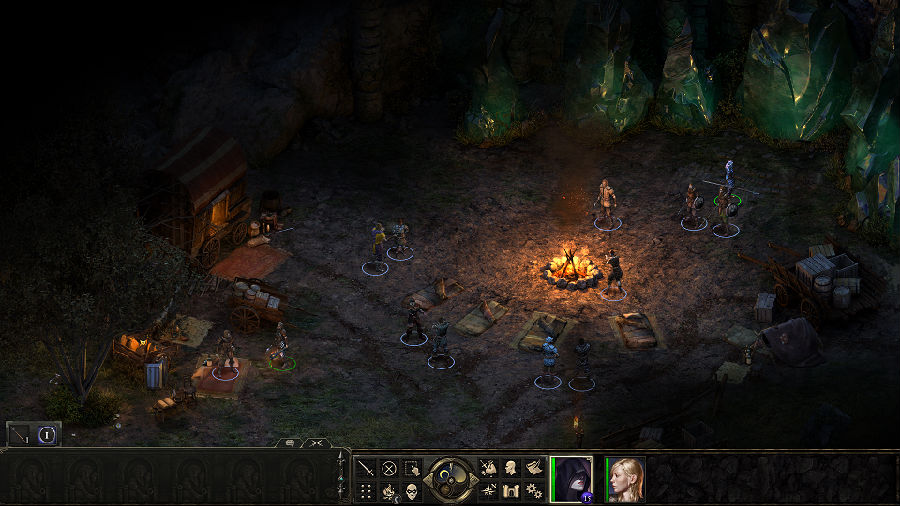
Task: Click the central day-night clock dial
Action: tap(449, 478)
